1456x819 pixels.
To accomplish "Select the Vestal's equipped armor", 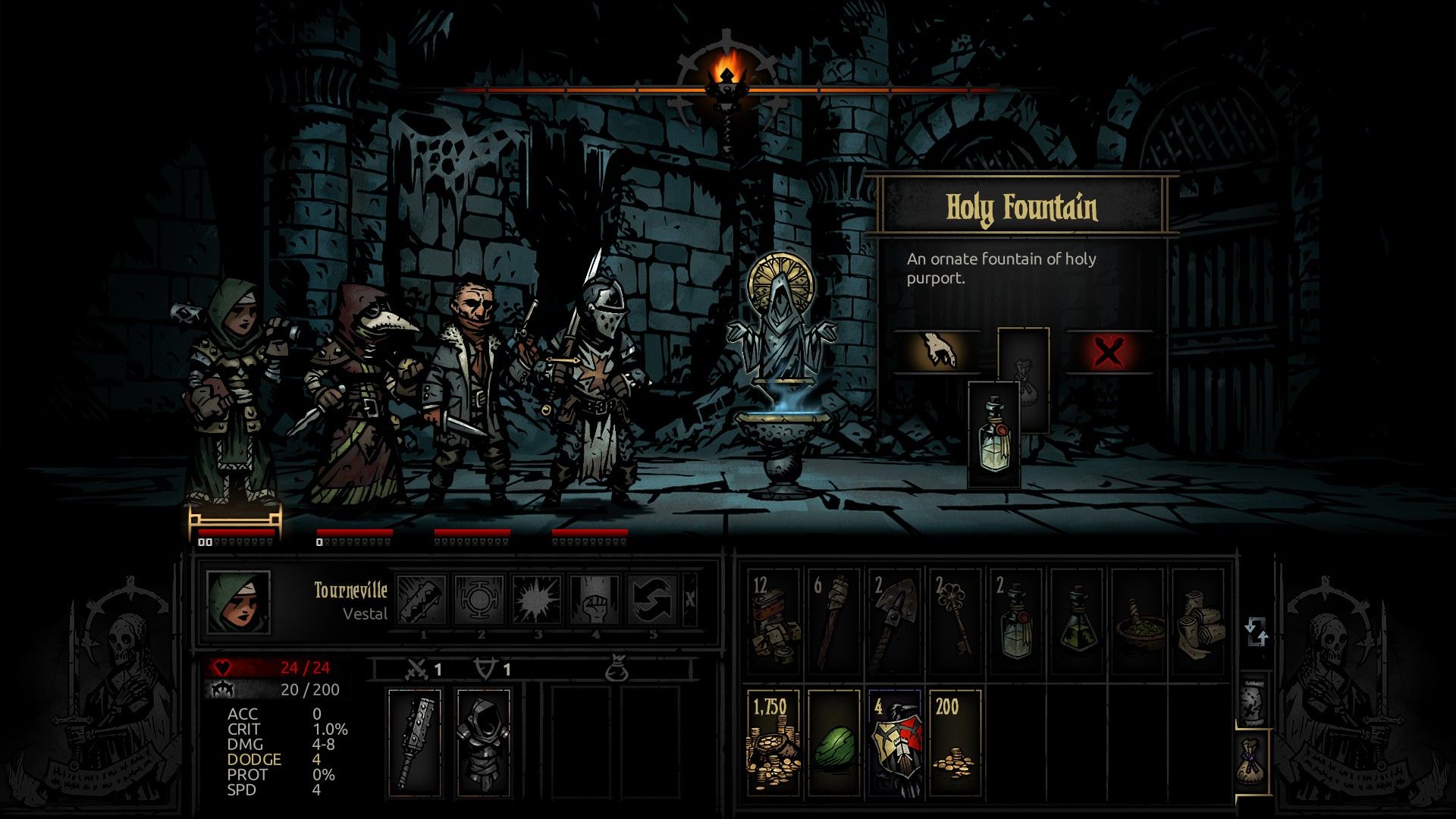I will pos(482,739).
